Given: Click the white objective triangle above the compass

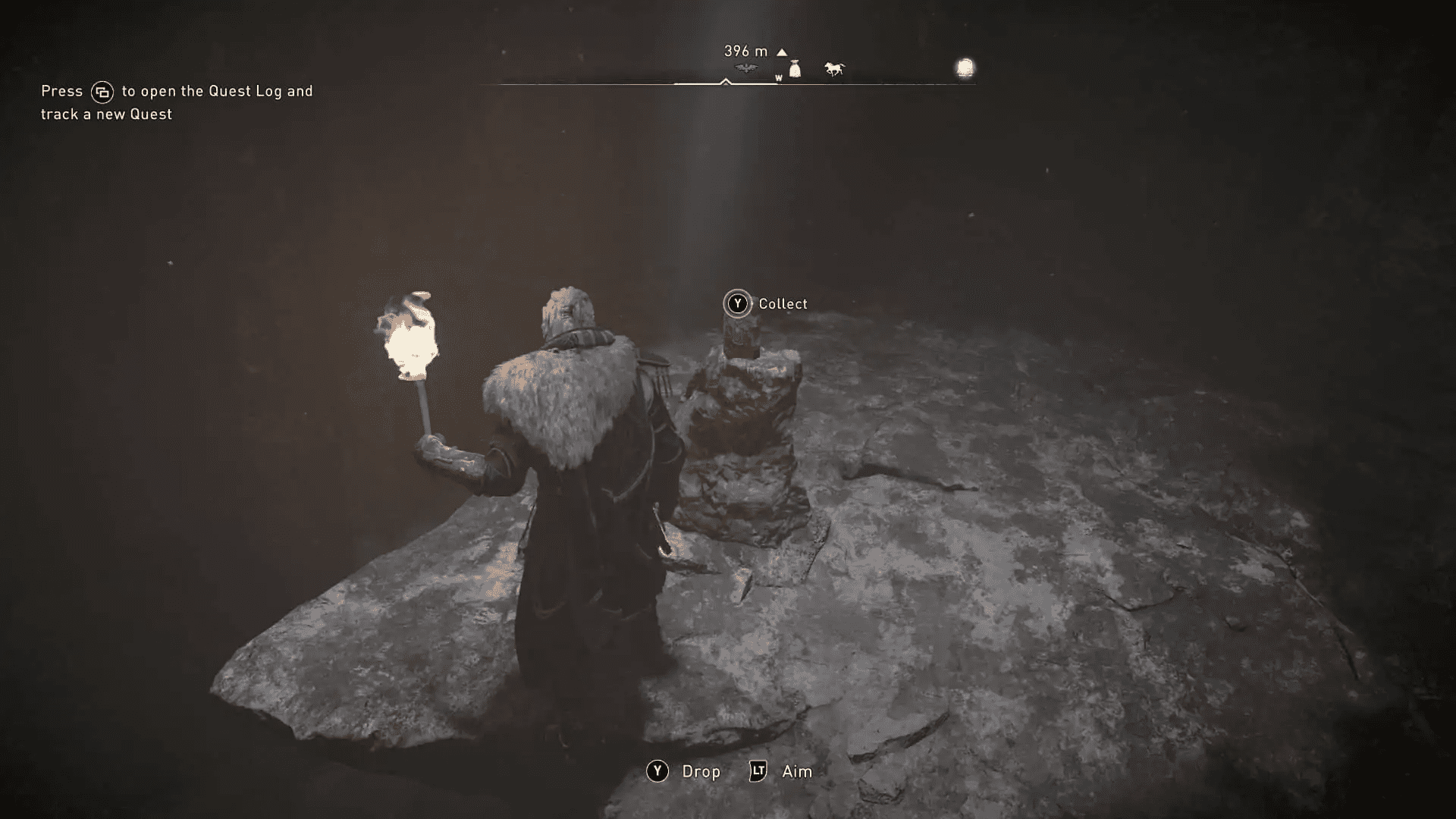Looking at the screenshot, I should click(781, 52).
